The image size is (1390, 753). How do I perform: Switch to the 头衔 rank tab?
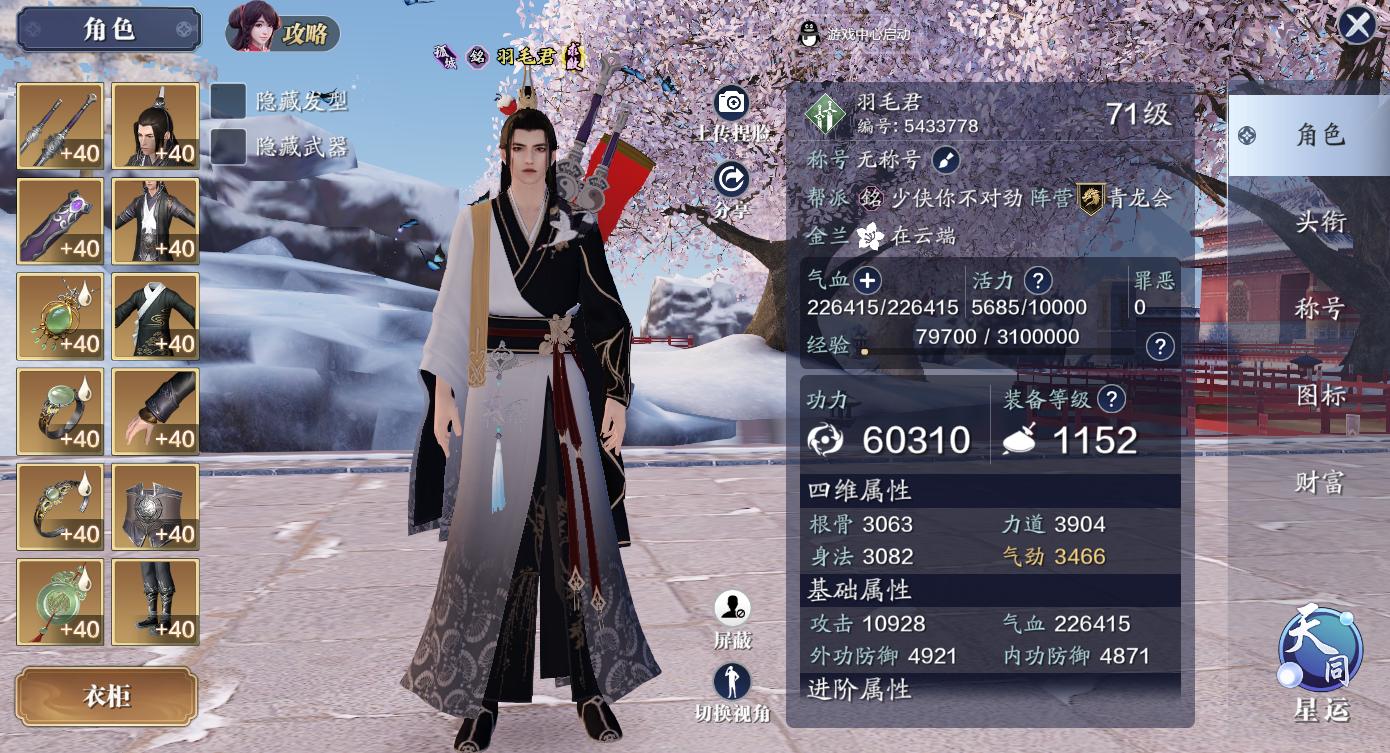pyautogui.click(x=1320, y=222)
